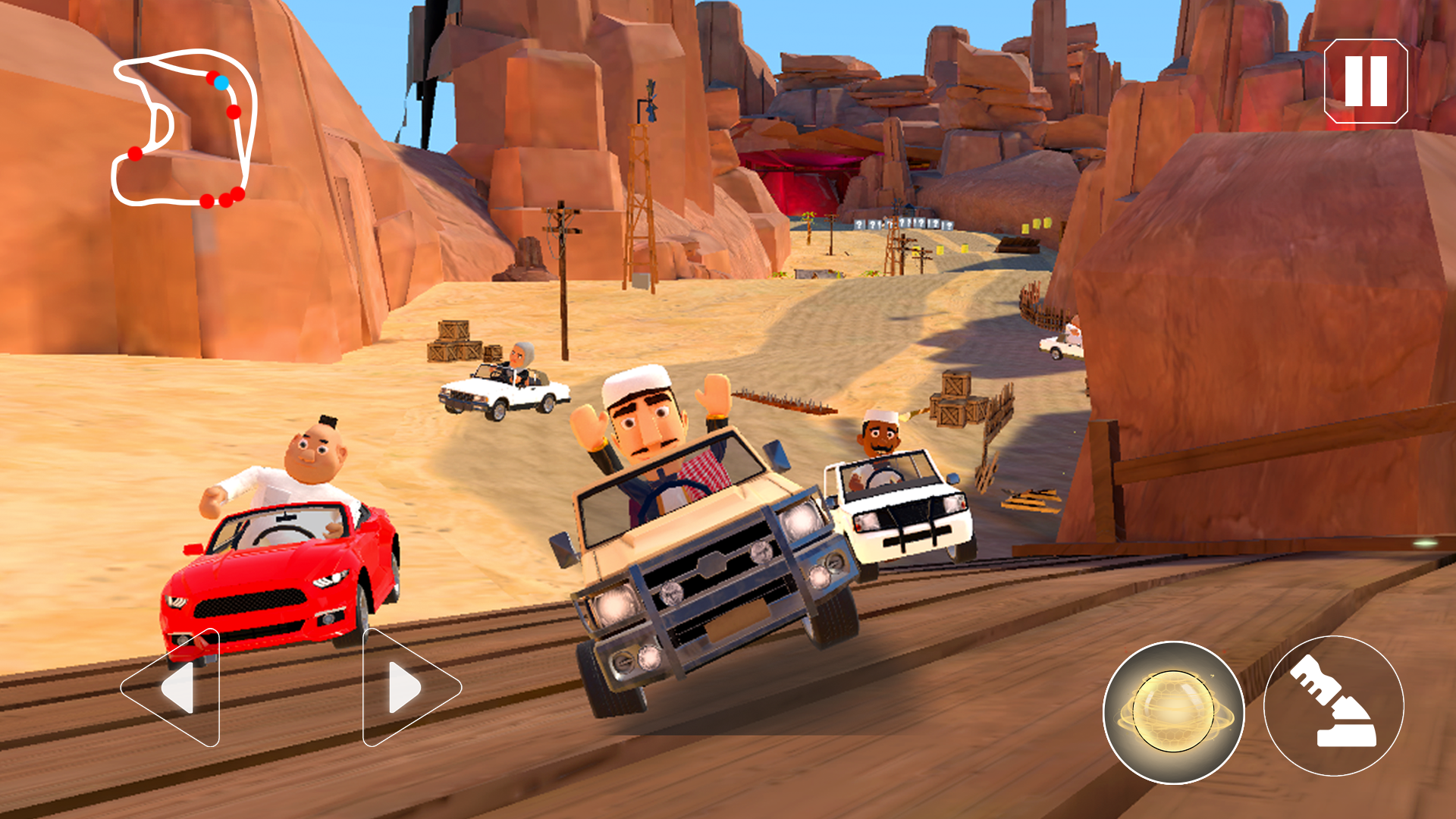This screenshot has width=1456, height=819.
Task: Tap the rightmost red dot on the minimap
Action: pos(237,193)
